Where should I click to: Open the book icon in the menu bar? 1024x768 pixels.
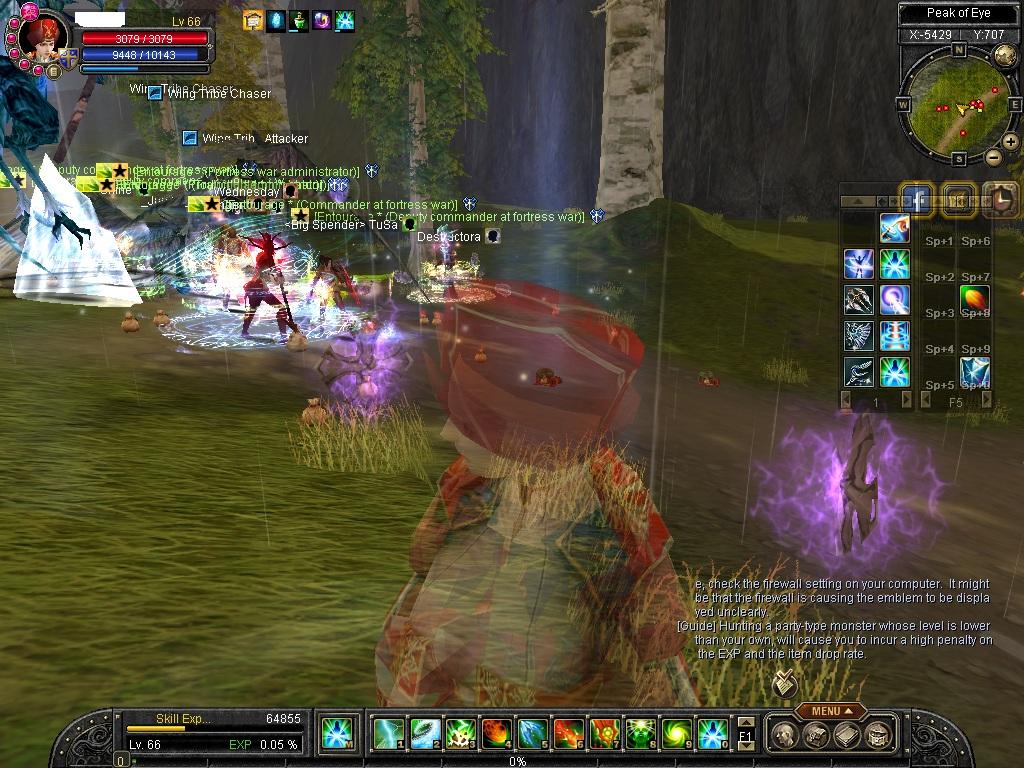pos(846,735)
